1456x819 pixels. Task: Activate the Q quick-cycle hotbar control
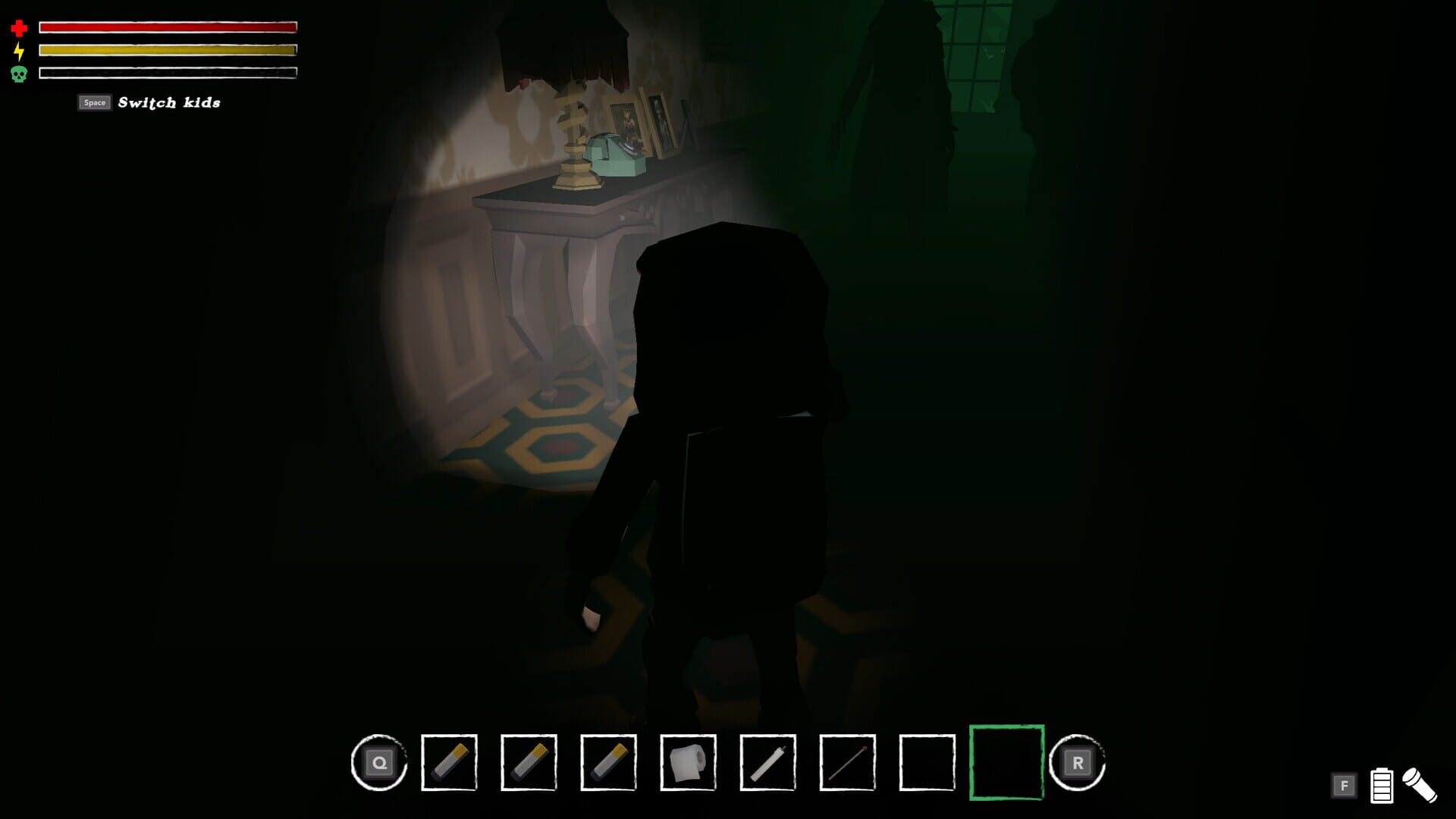379,764
